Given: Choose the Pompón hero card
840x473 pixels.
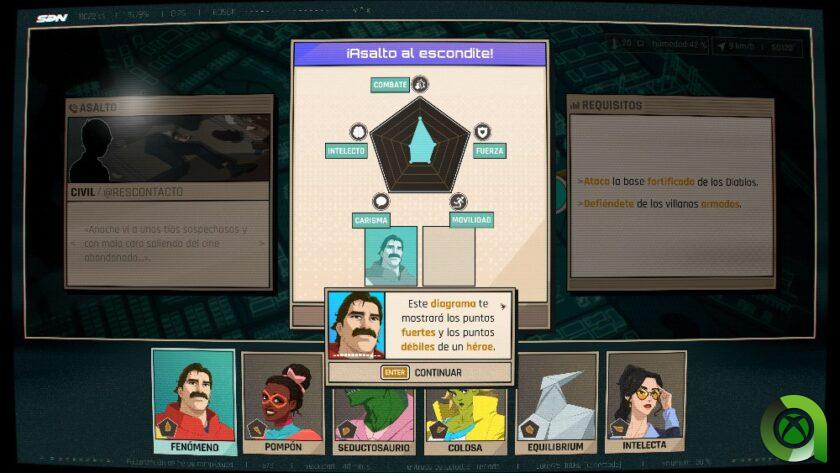Looking at the screenshot, I should click(x=283, y=397).
